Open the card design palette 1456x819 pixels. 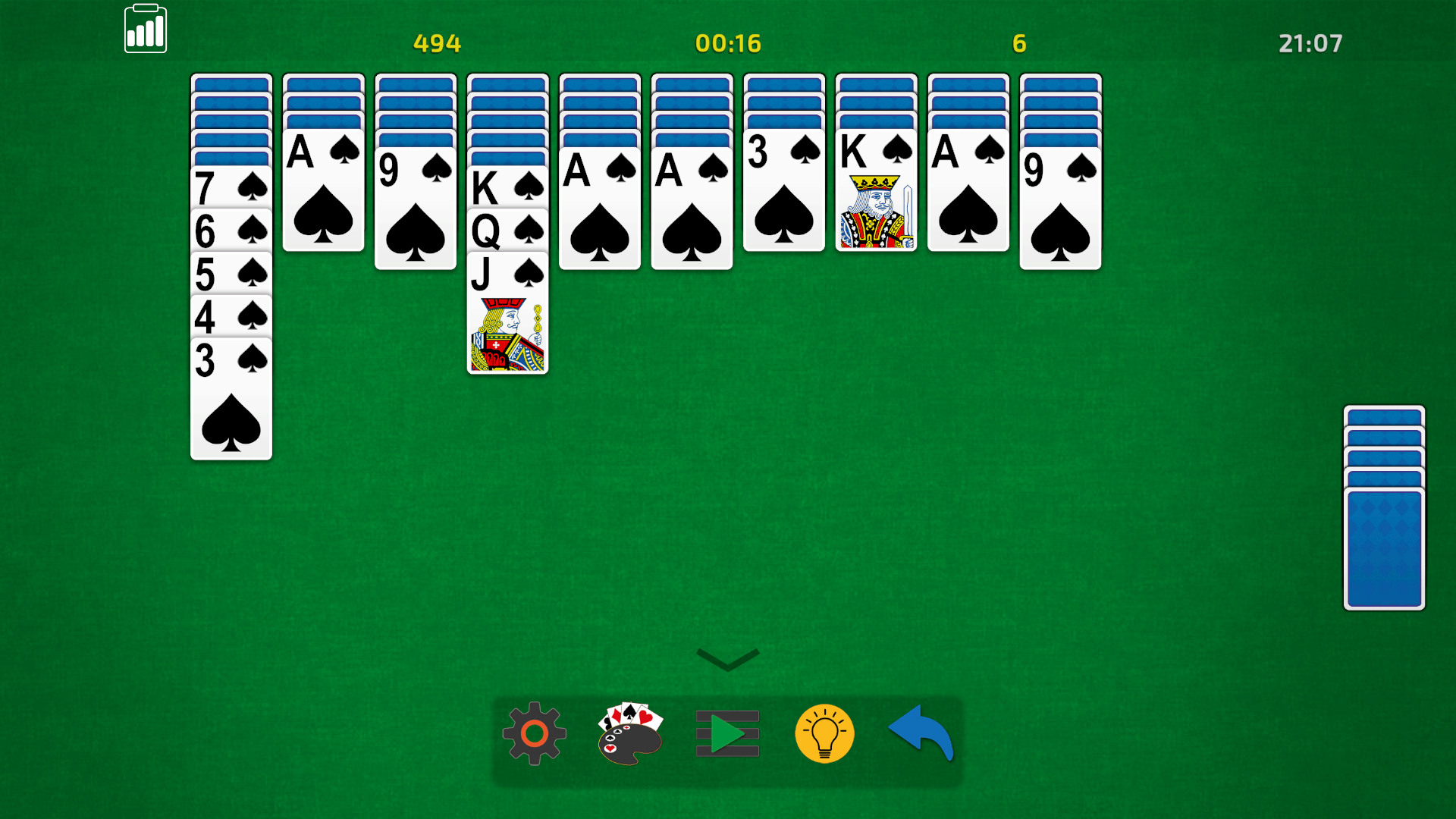[629, 734]
